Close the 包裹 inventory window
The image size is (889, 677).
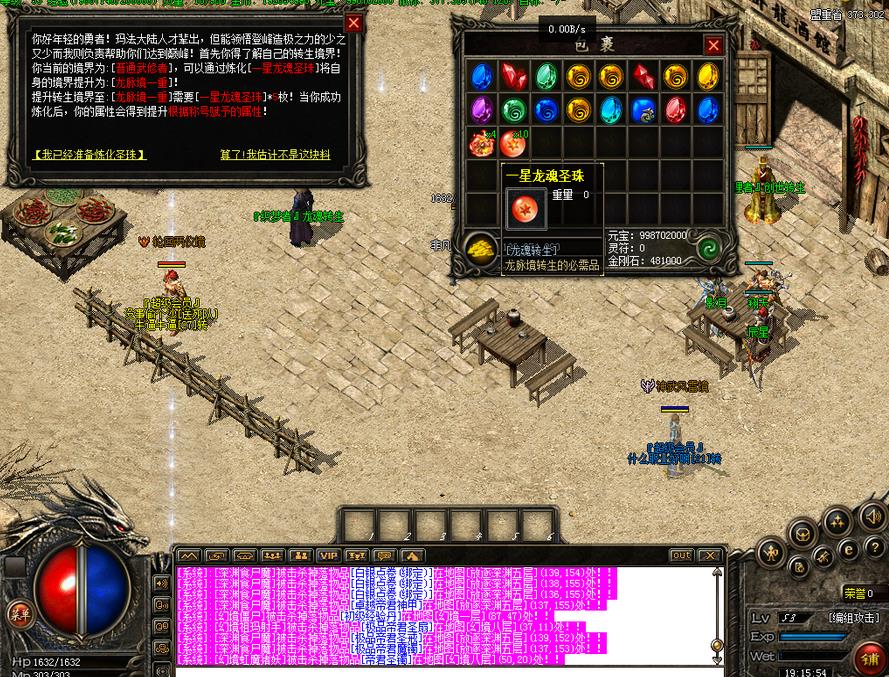tap(713, 46)
